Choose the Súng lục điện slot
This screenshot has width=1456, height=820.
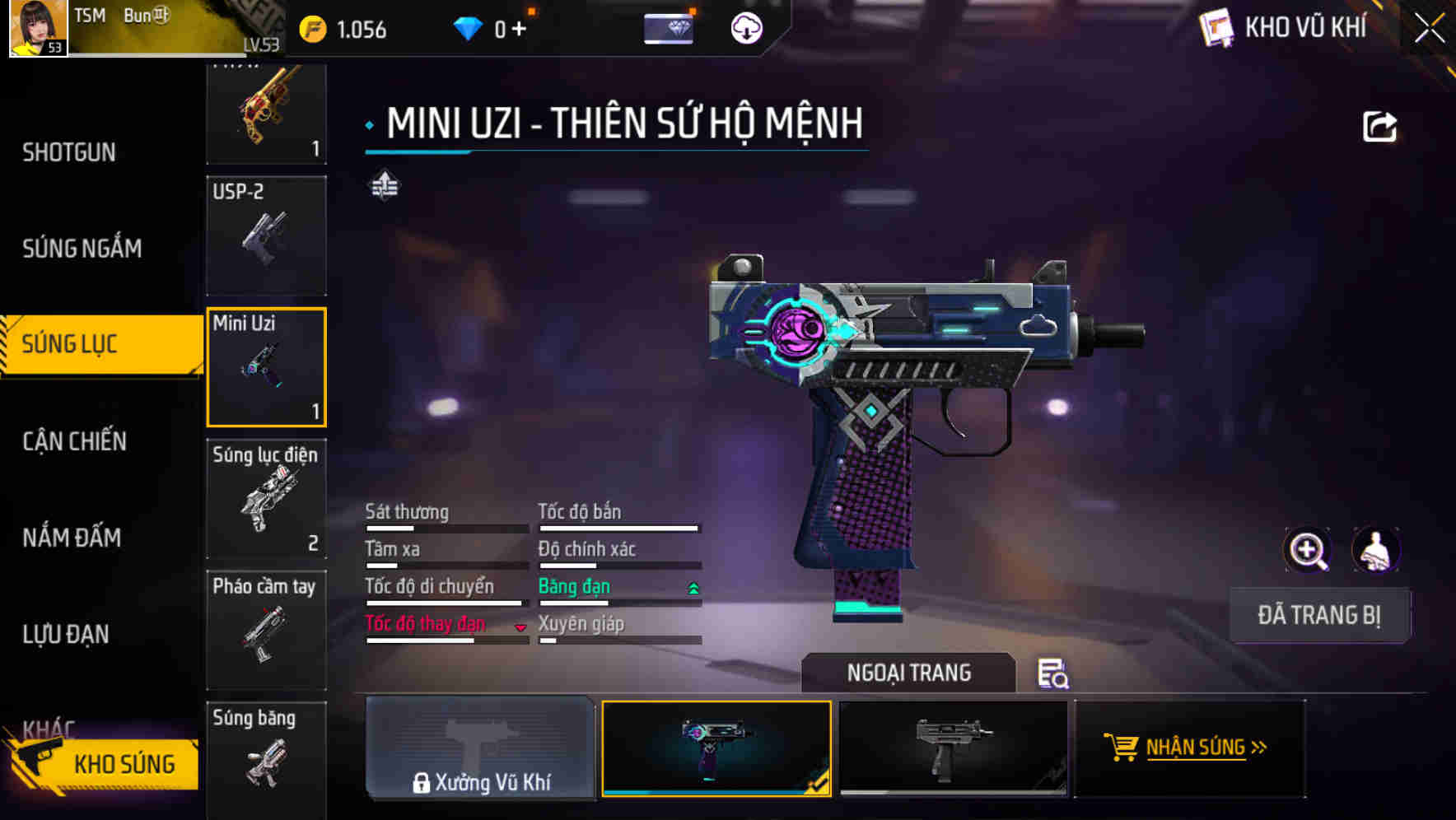coord(266,499)
